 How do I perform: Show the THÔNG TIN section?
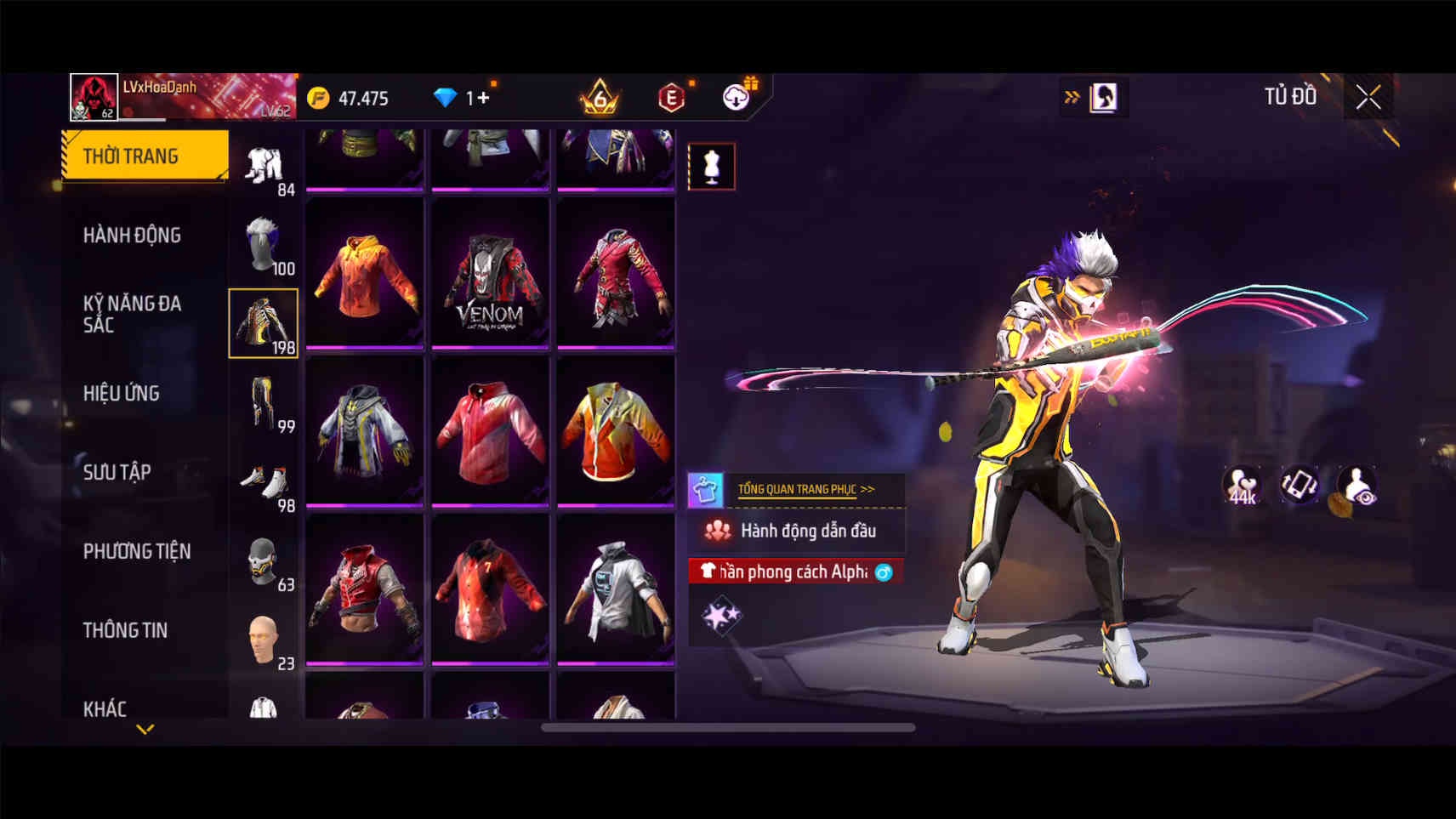coord(125,630)
